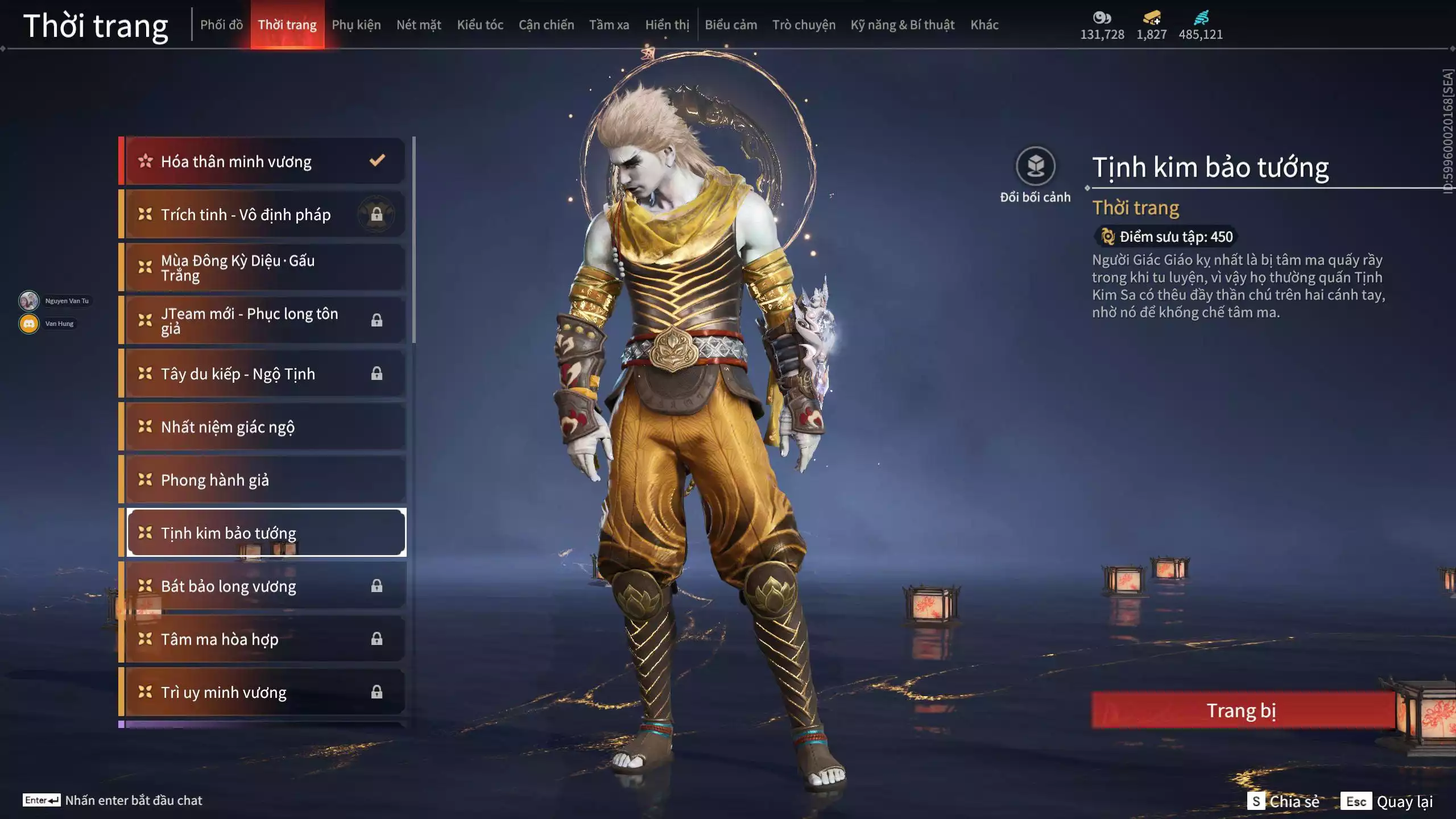Show the Biểu cảm tab
This screenshot has width=1456, height=819.
(731, 25)
